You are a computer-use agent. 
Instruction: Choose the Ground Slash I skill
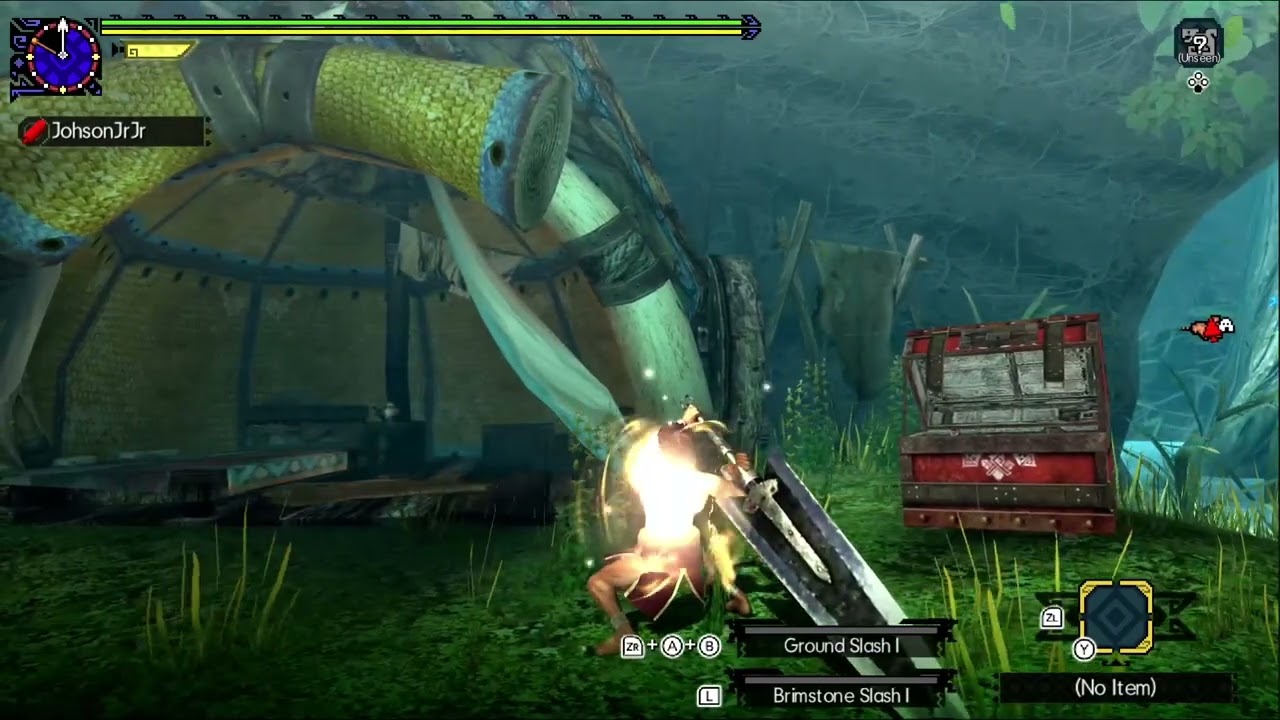click(x=841, y=646)
